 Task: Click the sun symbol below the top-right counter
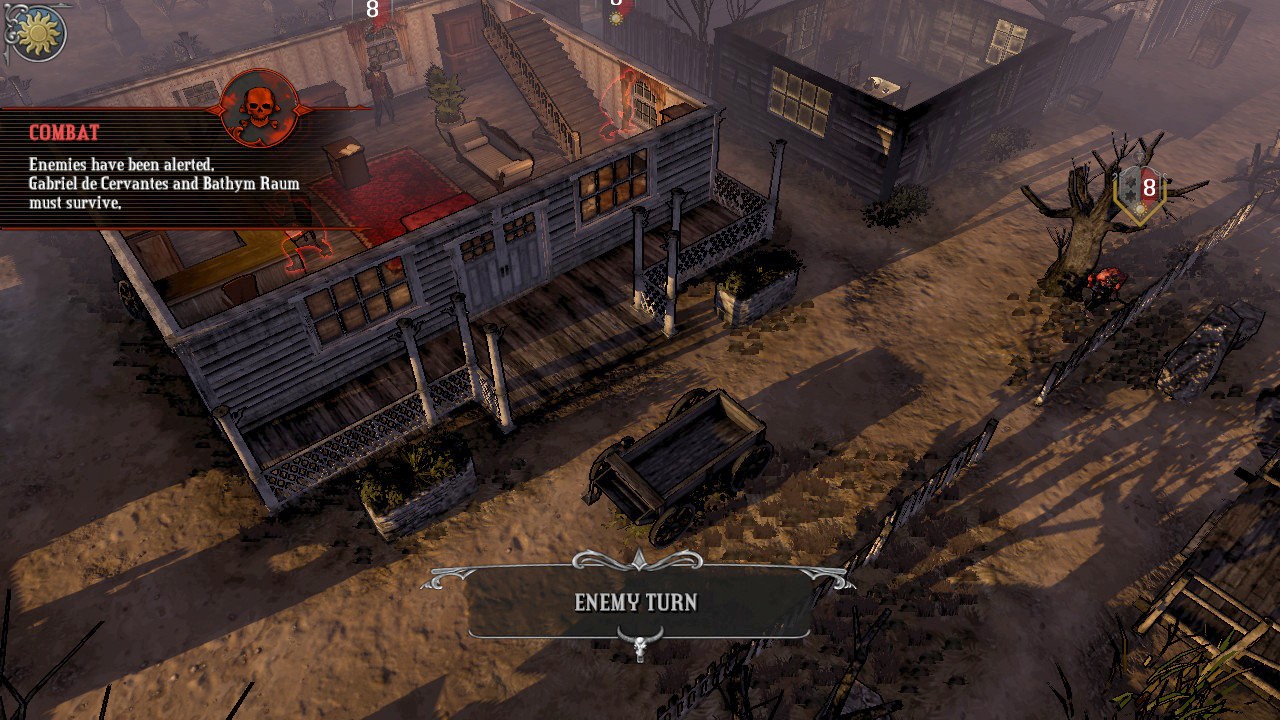[616, 18]
